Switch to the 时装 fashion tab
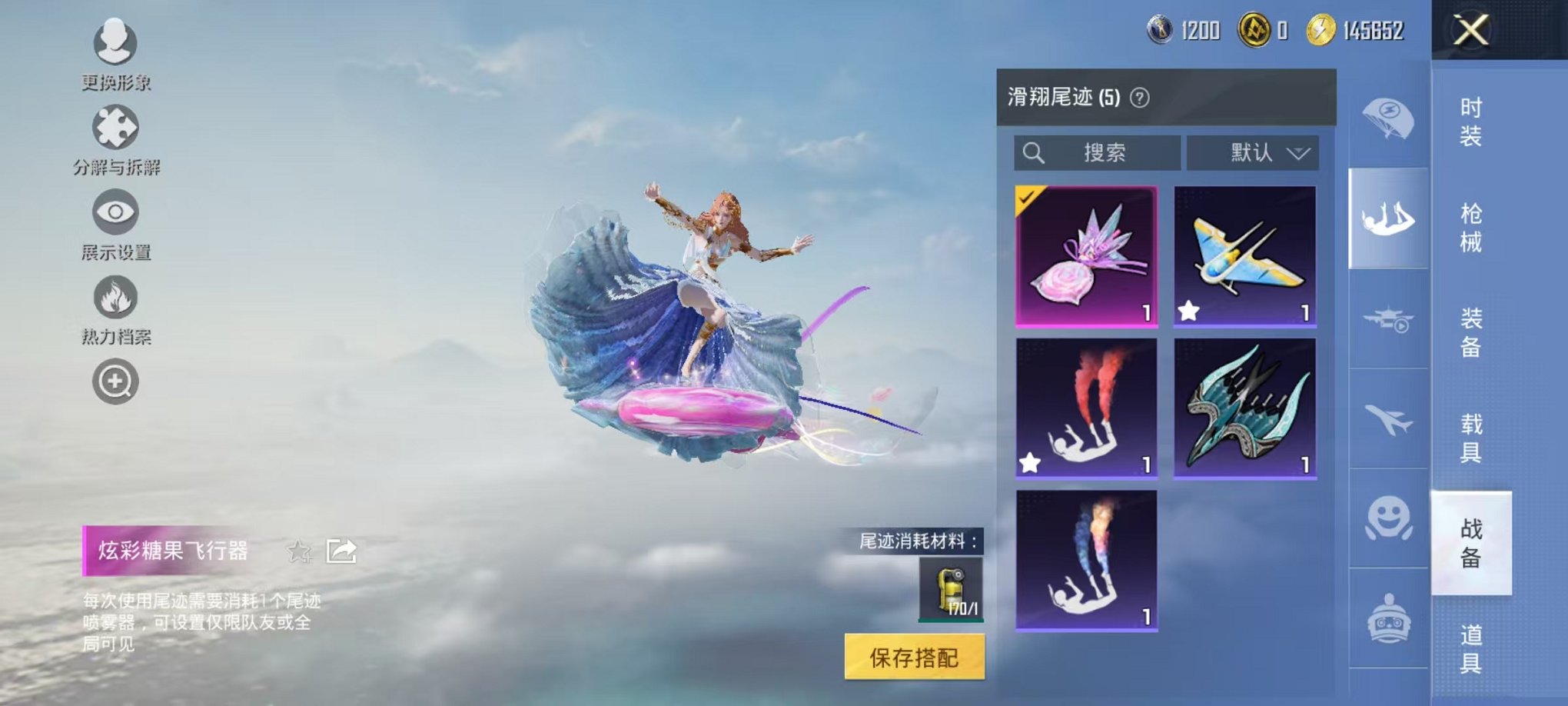The height and width of the screenshot is (706, 1568). [x=1470, y=123]
